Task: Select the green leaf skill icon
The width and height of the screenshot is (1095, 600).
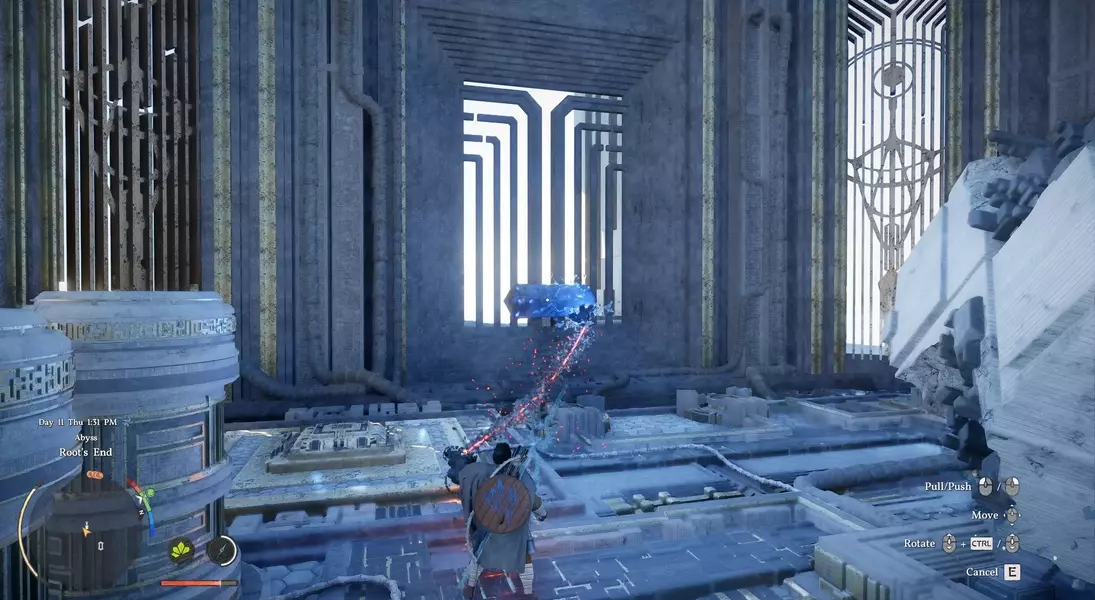Action: click(183, 549)
